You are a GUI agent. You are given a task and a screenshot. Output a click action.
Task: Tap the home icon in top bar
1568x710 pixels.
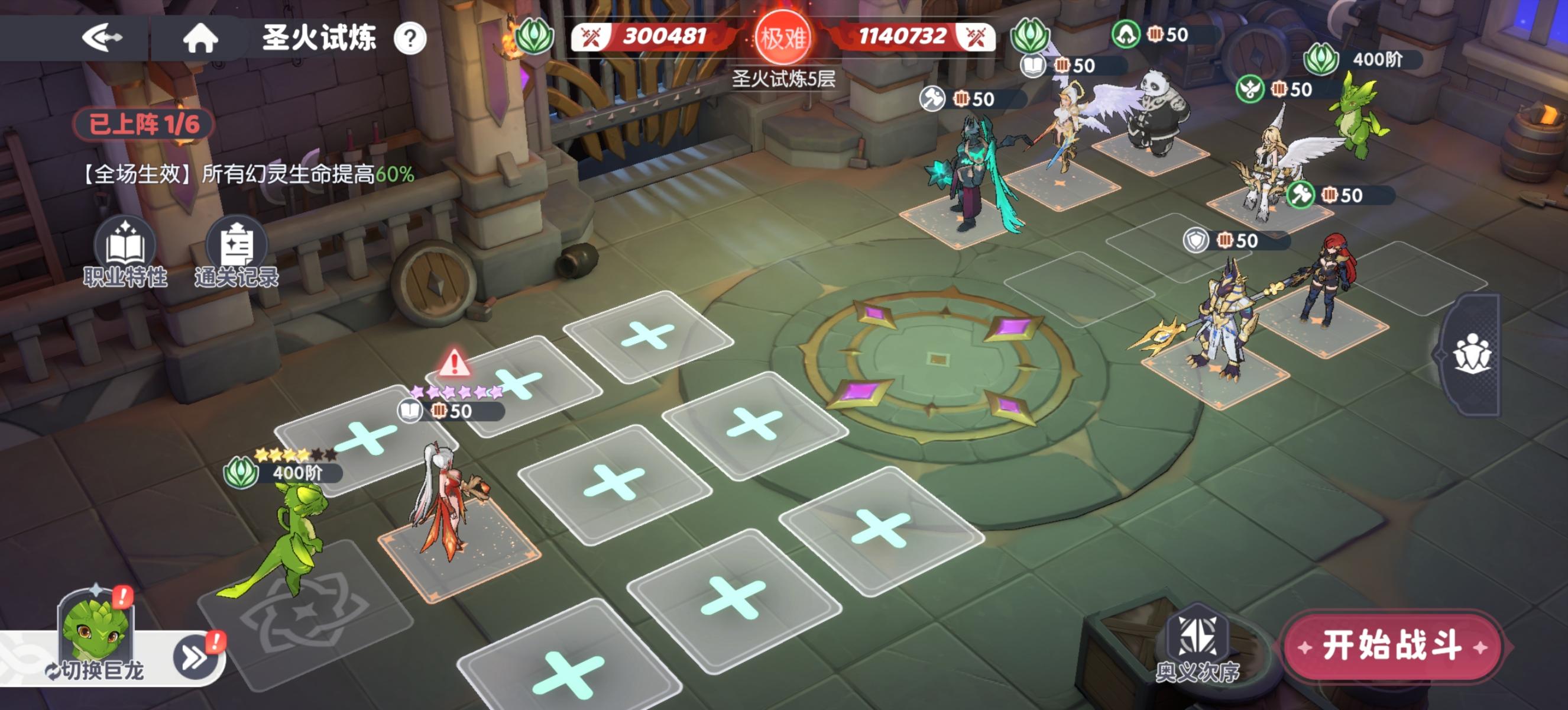pos(203,38)
